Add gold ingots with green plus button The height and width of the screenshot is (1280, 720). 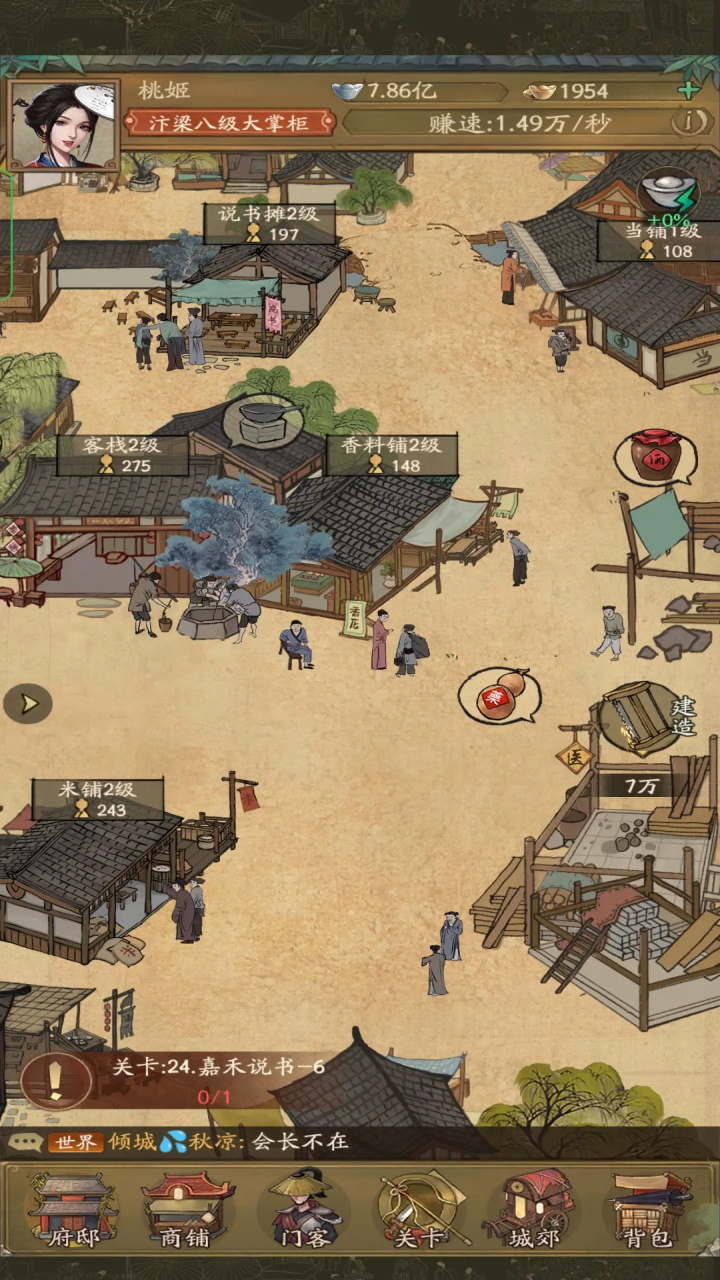(688, 91)
